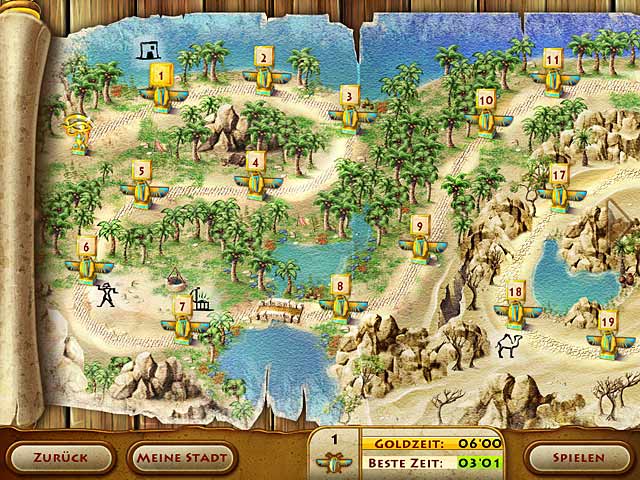
Task: Select level 10 scarab marker
Action: click(486, 113)
